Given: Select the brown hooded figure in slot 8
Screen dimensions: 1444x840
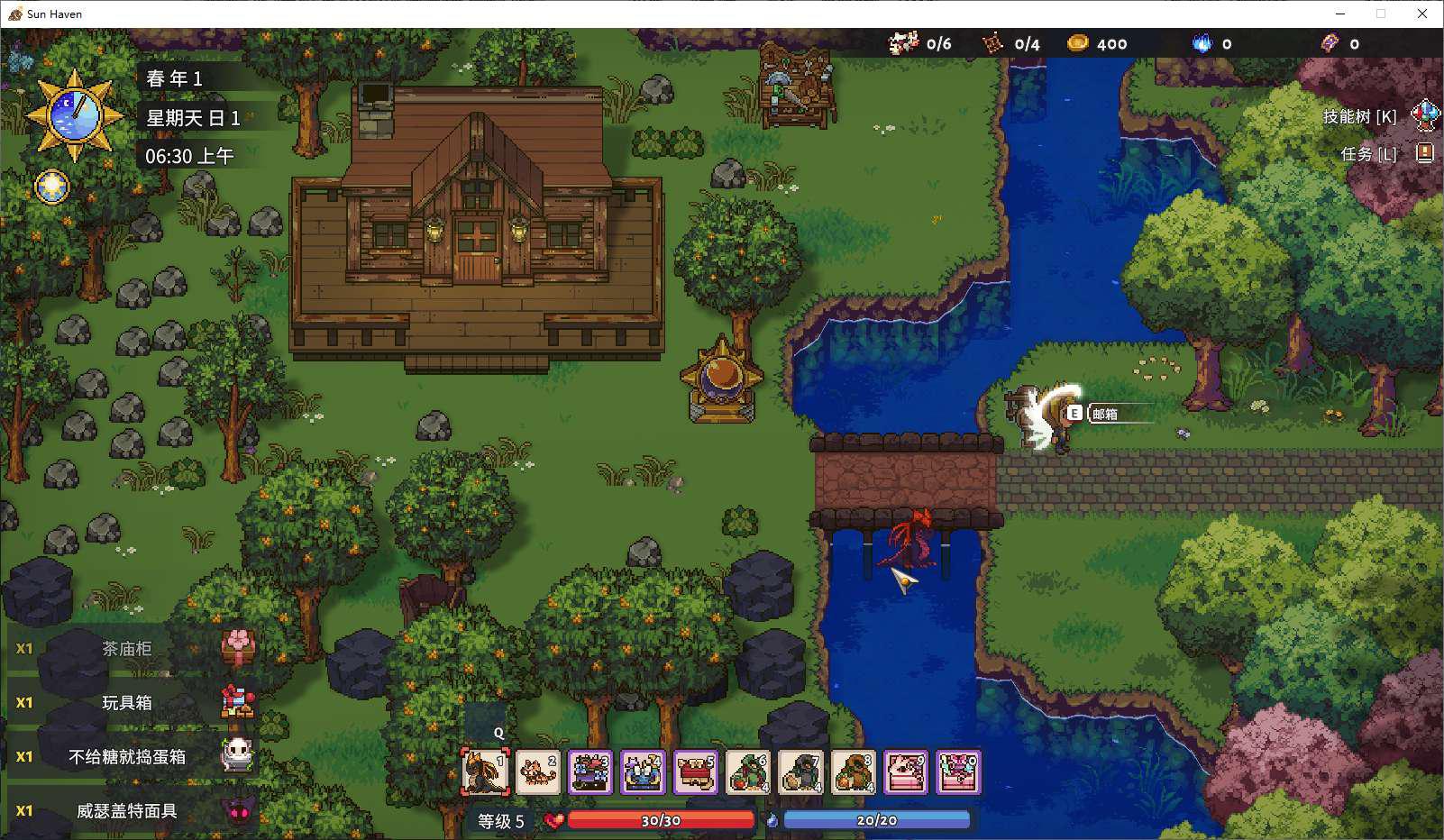Looking at the screenshot, I should (853, 772).
